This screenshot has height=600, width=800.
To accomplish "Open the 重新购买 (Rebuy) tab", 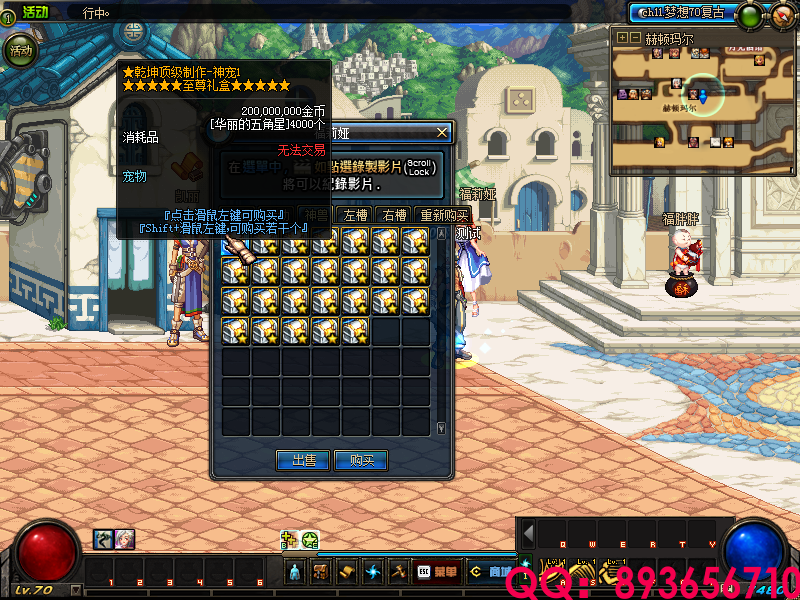I will (x=443, y=215).
